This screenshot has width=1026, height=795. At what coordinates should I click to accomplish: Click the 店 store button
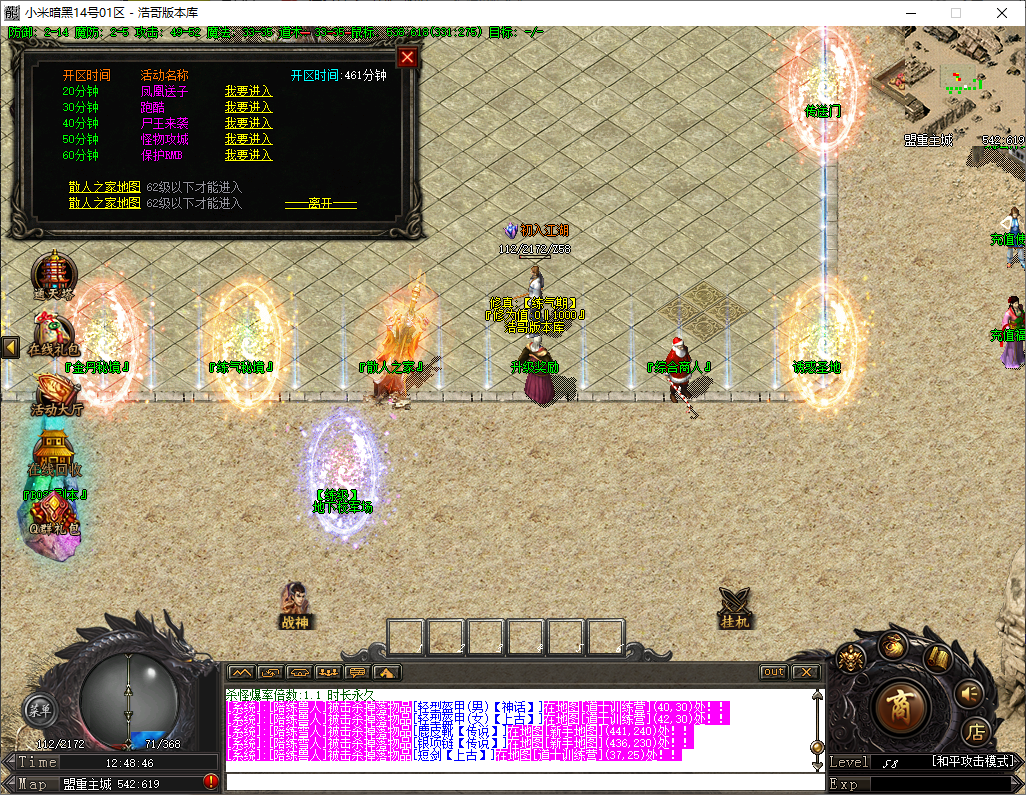click(976, 733)
